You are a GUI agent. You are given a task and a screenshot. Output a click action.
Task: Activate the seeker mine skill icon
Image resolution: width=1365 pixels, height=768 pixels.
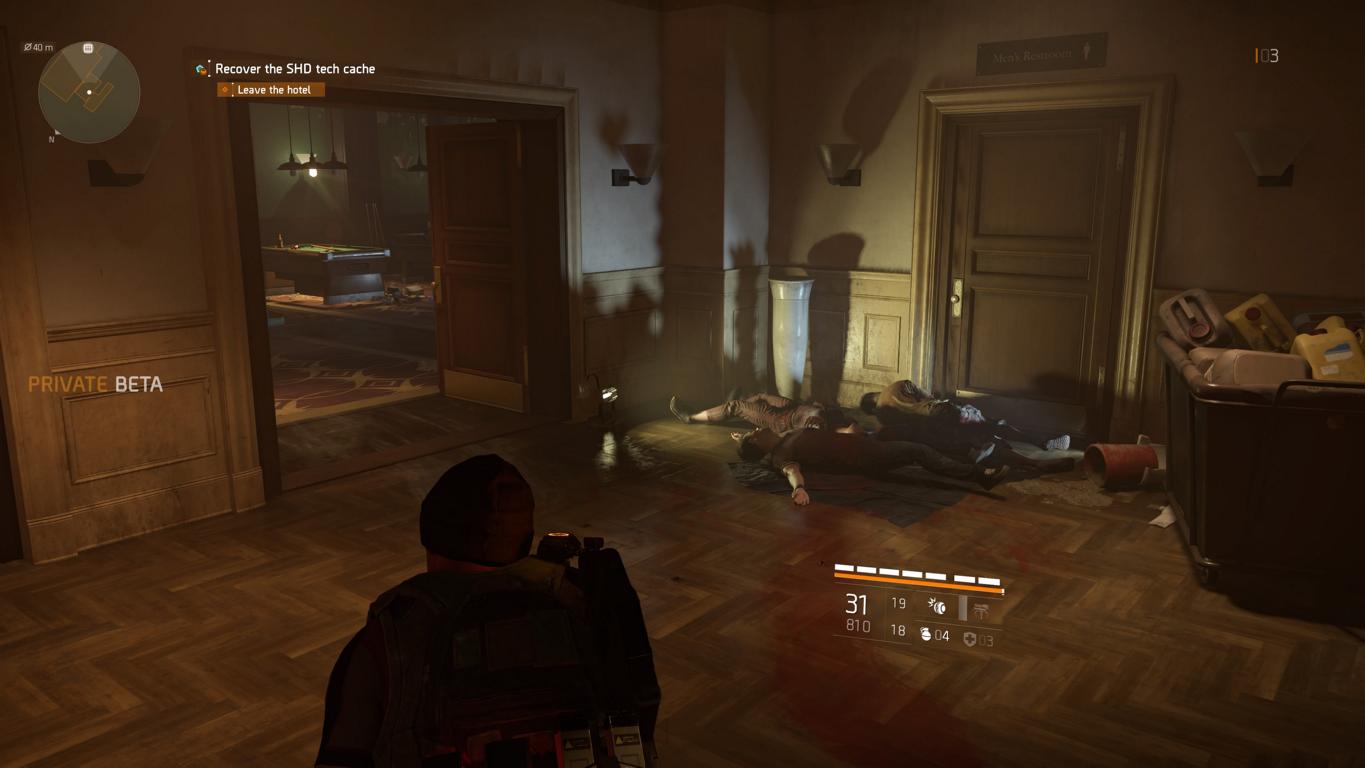[x=937, y=605]
